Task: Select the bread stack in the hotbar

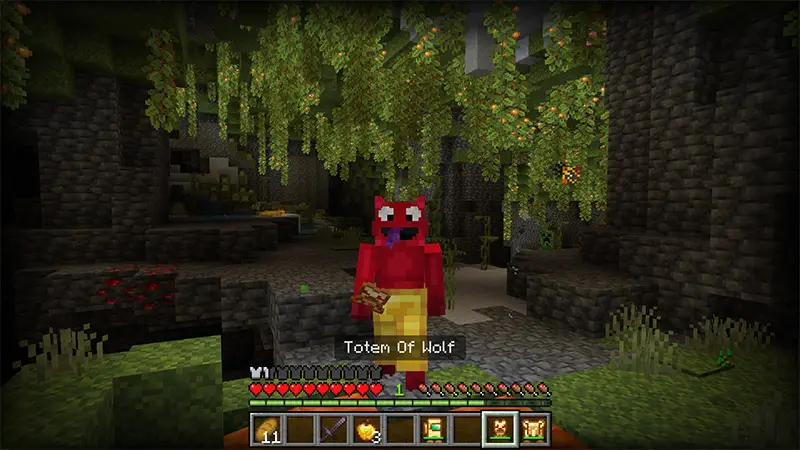Action: [266, 429]
